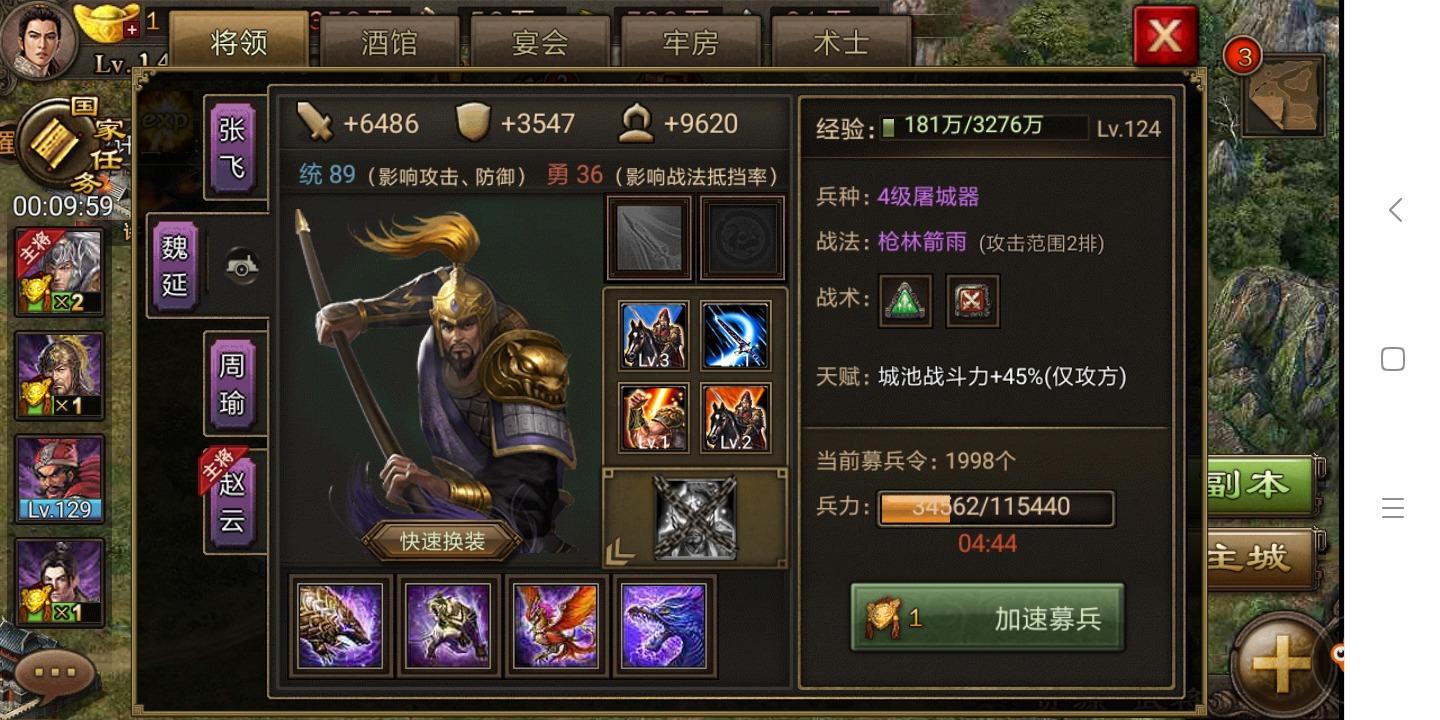This screenshot has width=1440, height=720.
Task: Select the chained locked equipment slot icon
Action: (693, 517)
